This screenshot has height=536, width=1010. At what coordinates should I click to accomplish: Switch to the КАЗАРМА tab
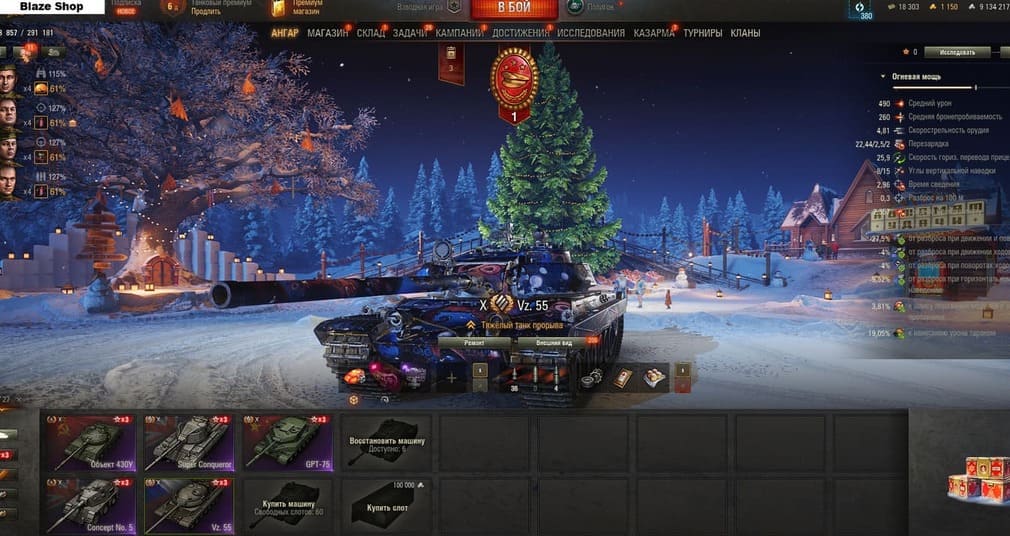[x=653, y=33]
